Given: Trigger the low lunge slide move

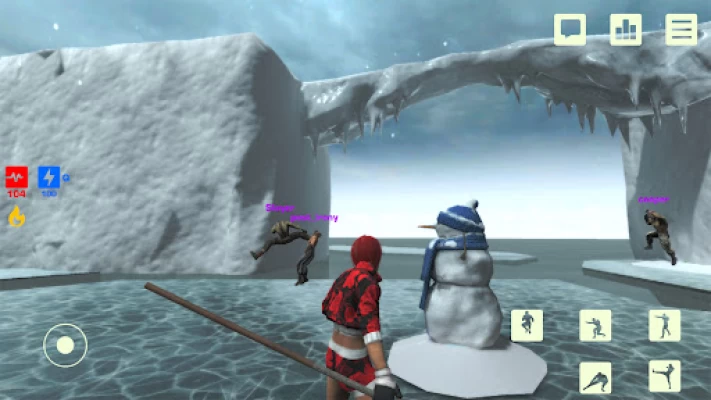Looking at the screenshot, I should pos(595,377).
